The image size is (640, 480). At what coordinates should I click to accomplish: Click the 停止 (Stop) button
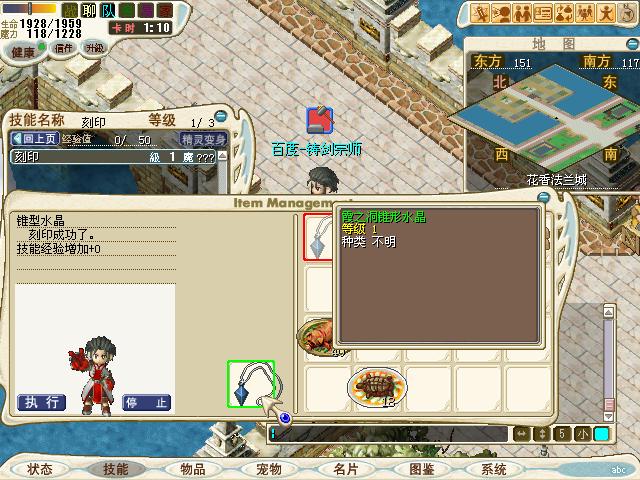click(x=146, y=402)
